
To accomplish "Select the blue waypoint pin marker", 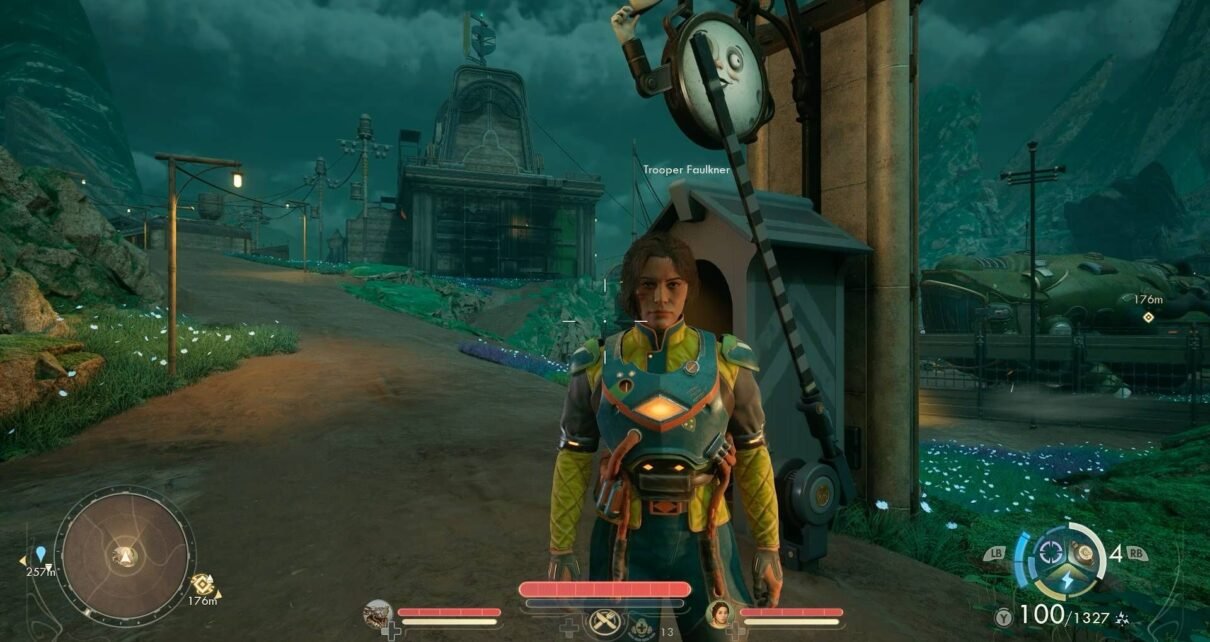I will click(41, 553).
